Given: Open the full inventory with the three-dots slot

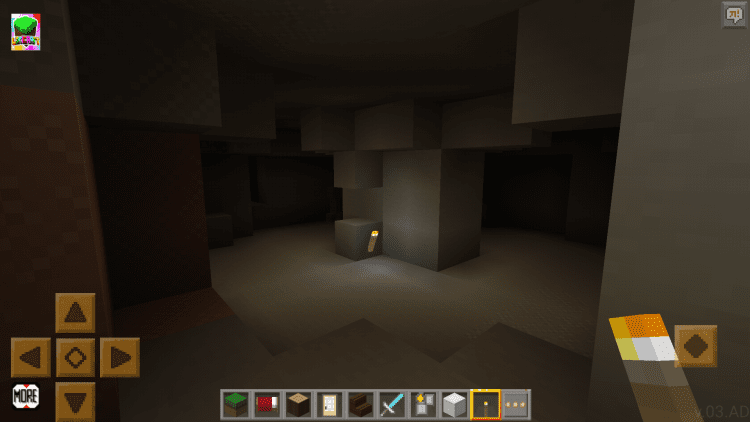Looking at the screenshot, I should click(x=516, y=404).
